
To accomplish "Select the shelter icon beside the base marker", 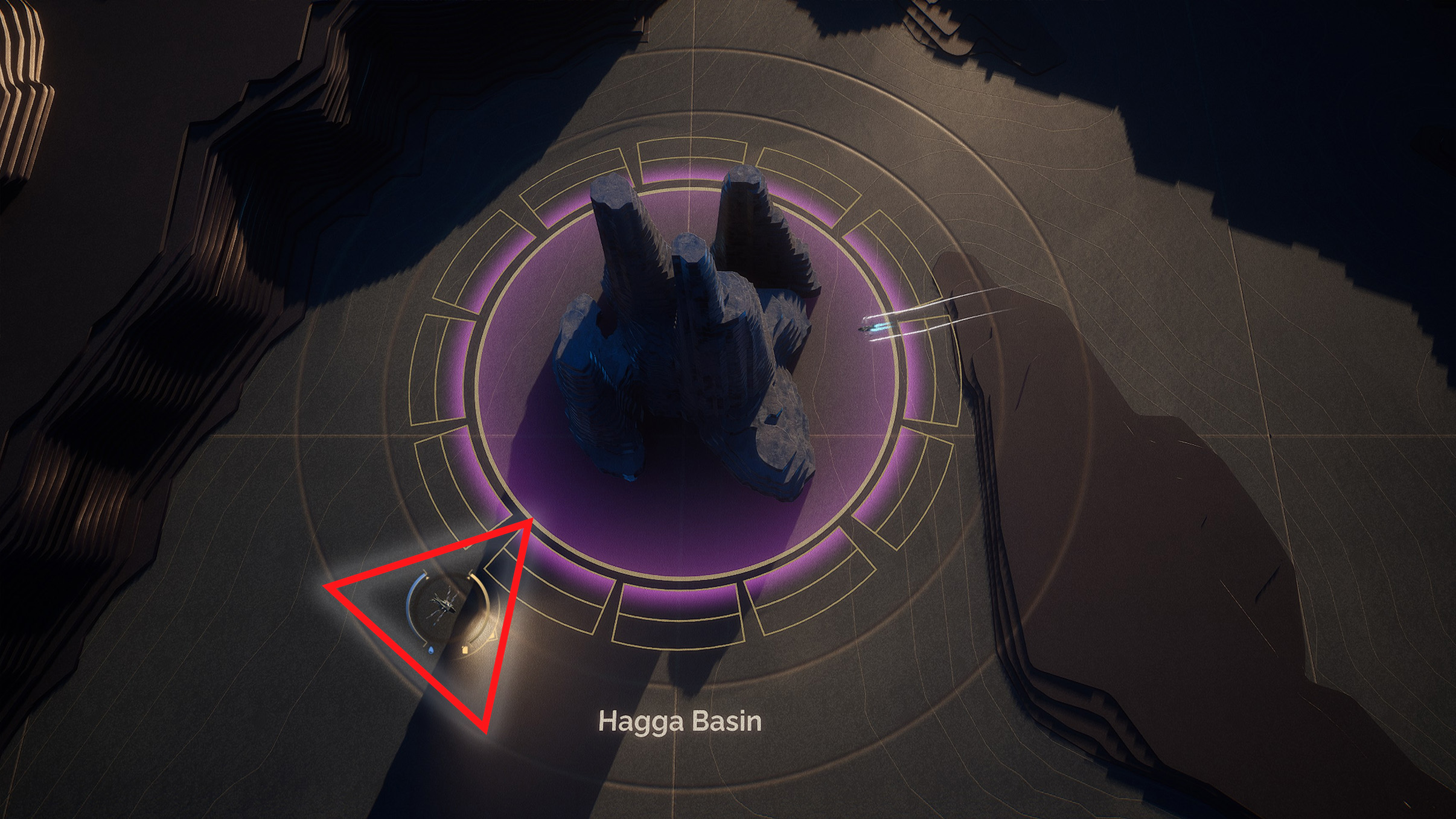I will pos(465,650).
